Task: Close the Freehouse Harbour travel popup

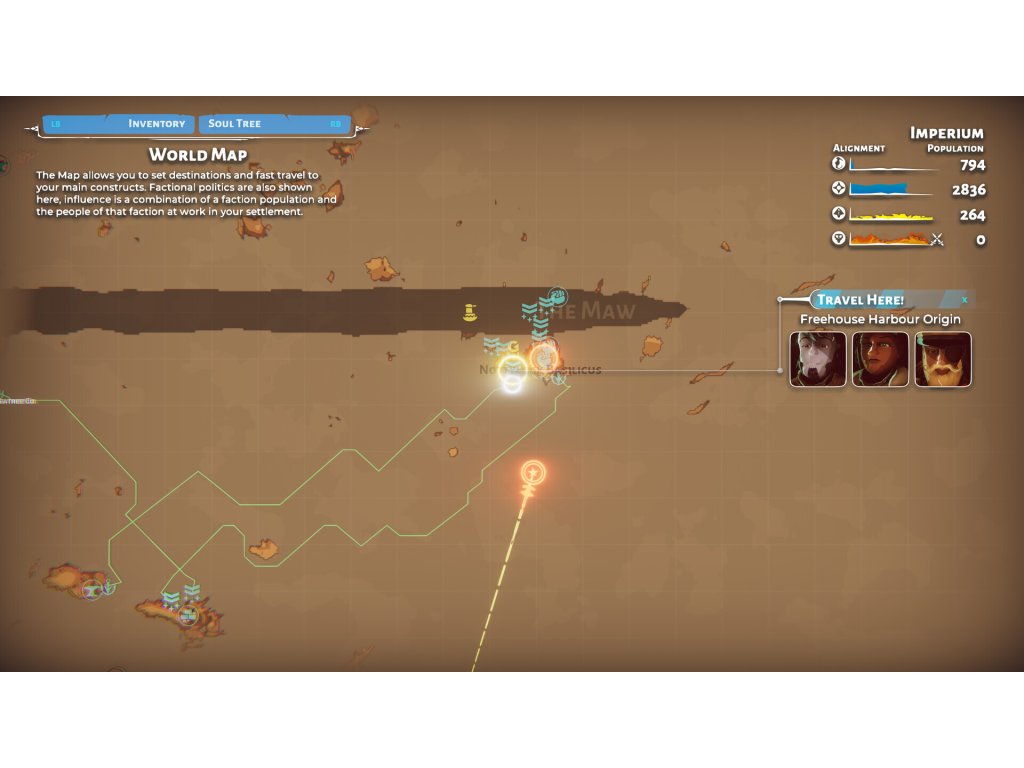Action: tap(965, 300)
